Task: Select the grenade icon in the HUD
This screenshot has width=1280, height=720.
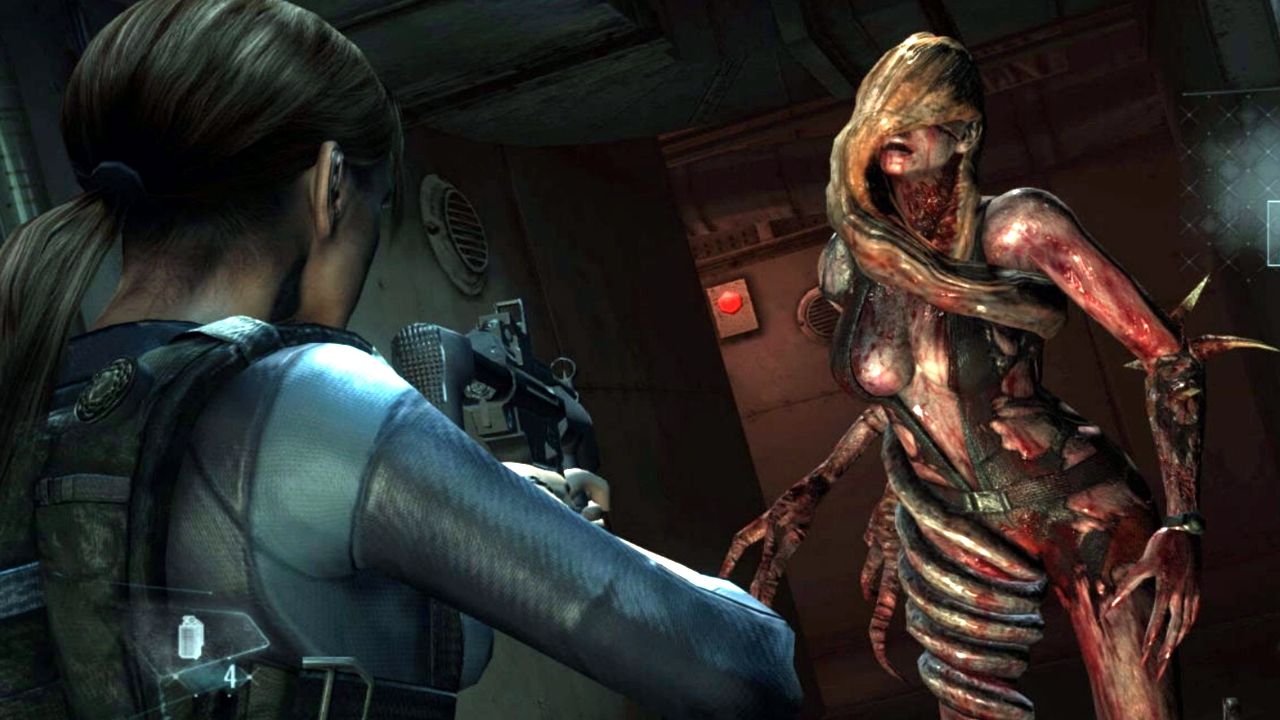Action: tap(190, 637)
